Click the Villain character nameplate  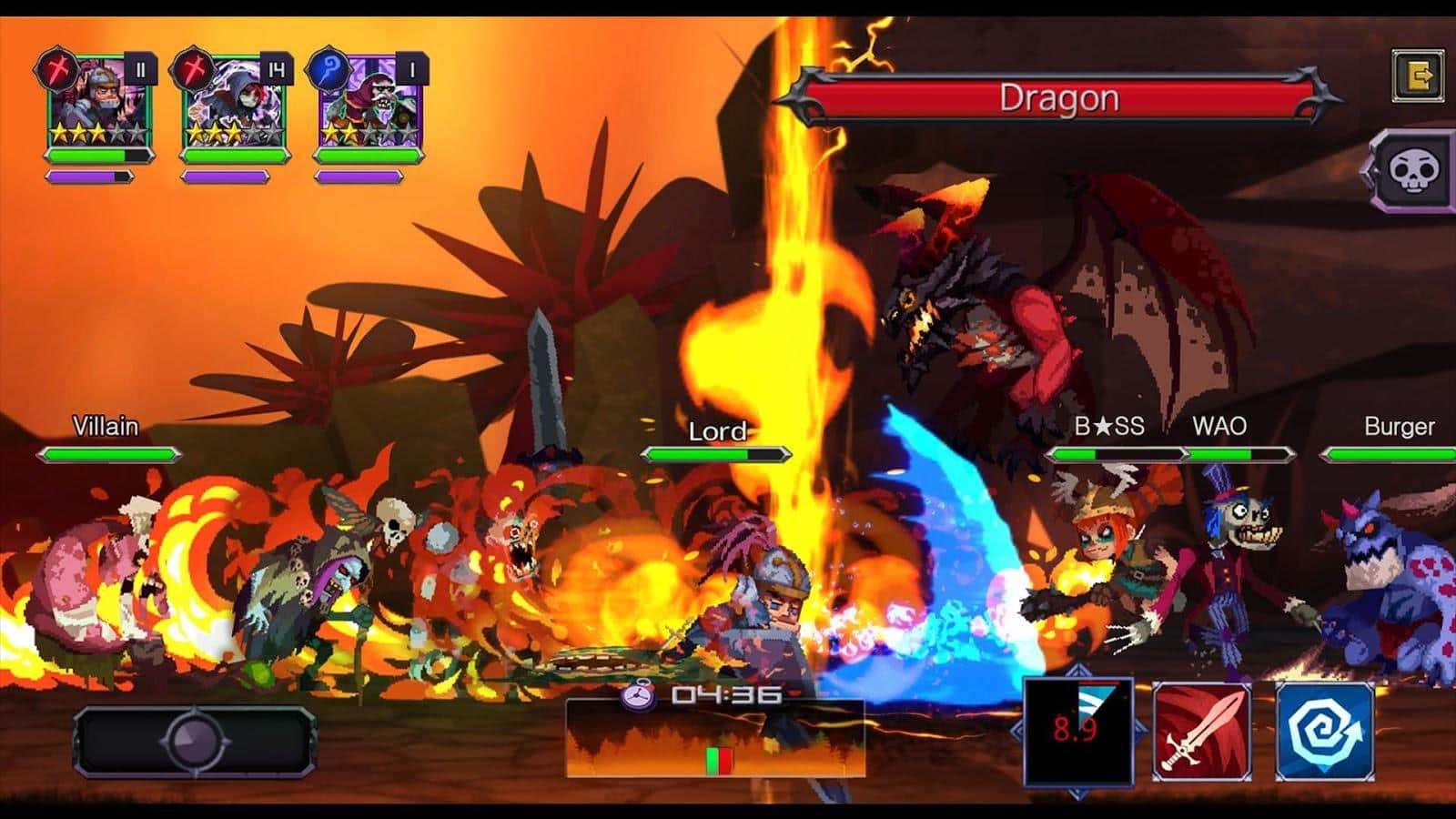coord(103,424)
